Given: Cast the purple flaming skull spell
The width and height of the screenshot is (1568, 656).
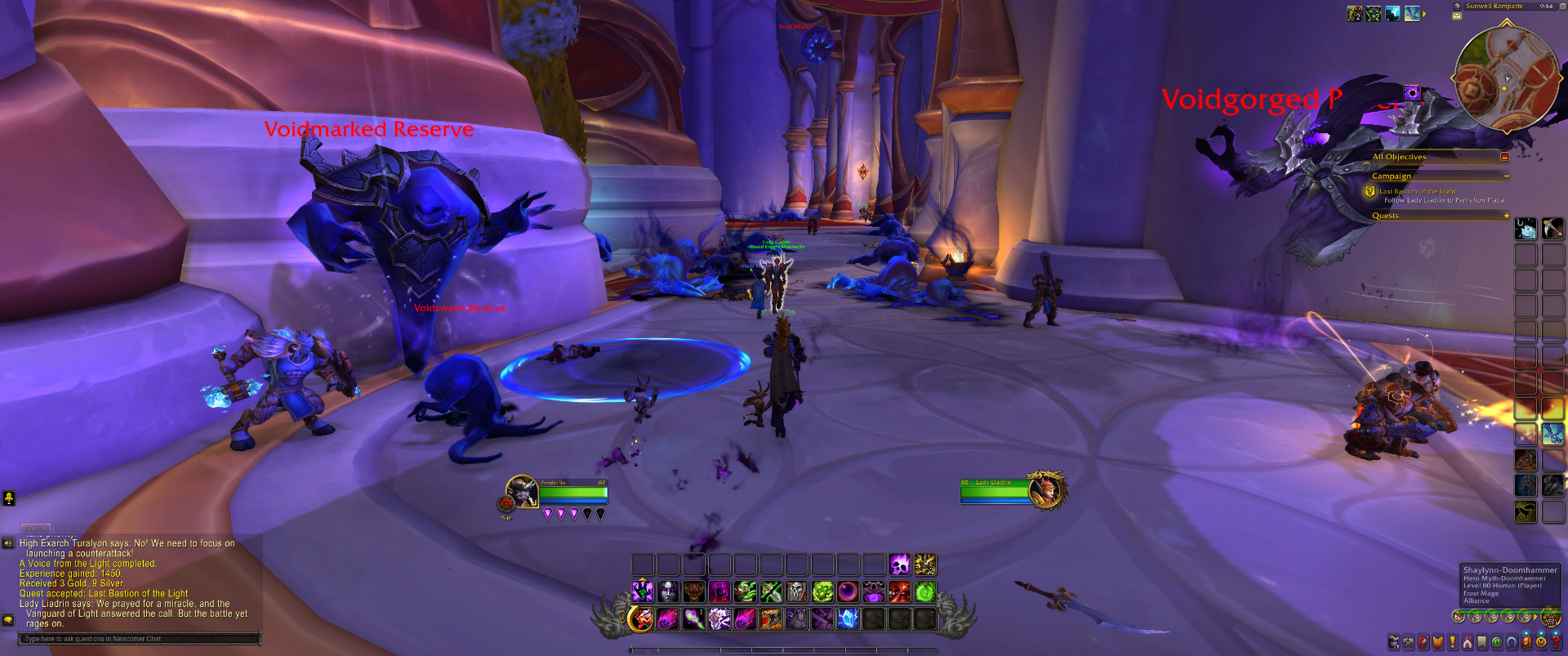Looking at the screenshot, I should 899,564.
